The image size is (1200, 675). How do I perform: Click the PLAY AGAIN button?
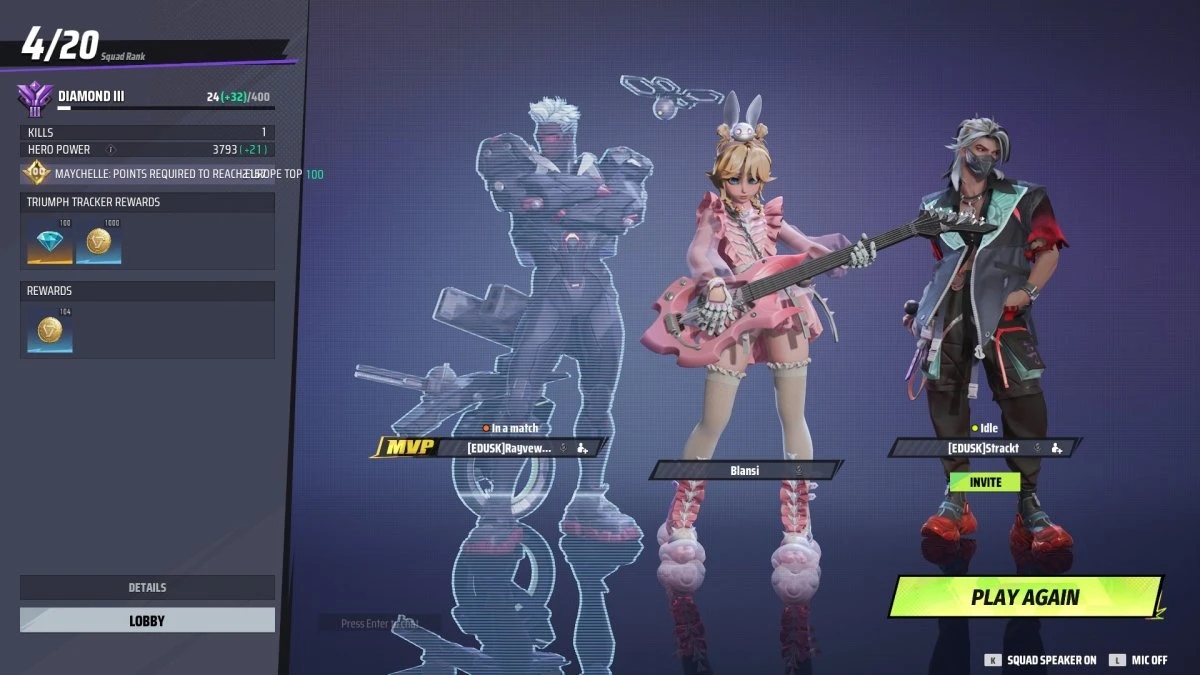pyautogui.click(x=1025, y=597)
